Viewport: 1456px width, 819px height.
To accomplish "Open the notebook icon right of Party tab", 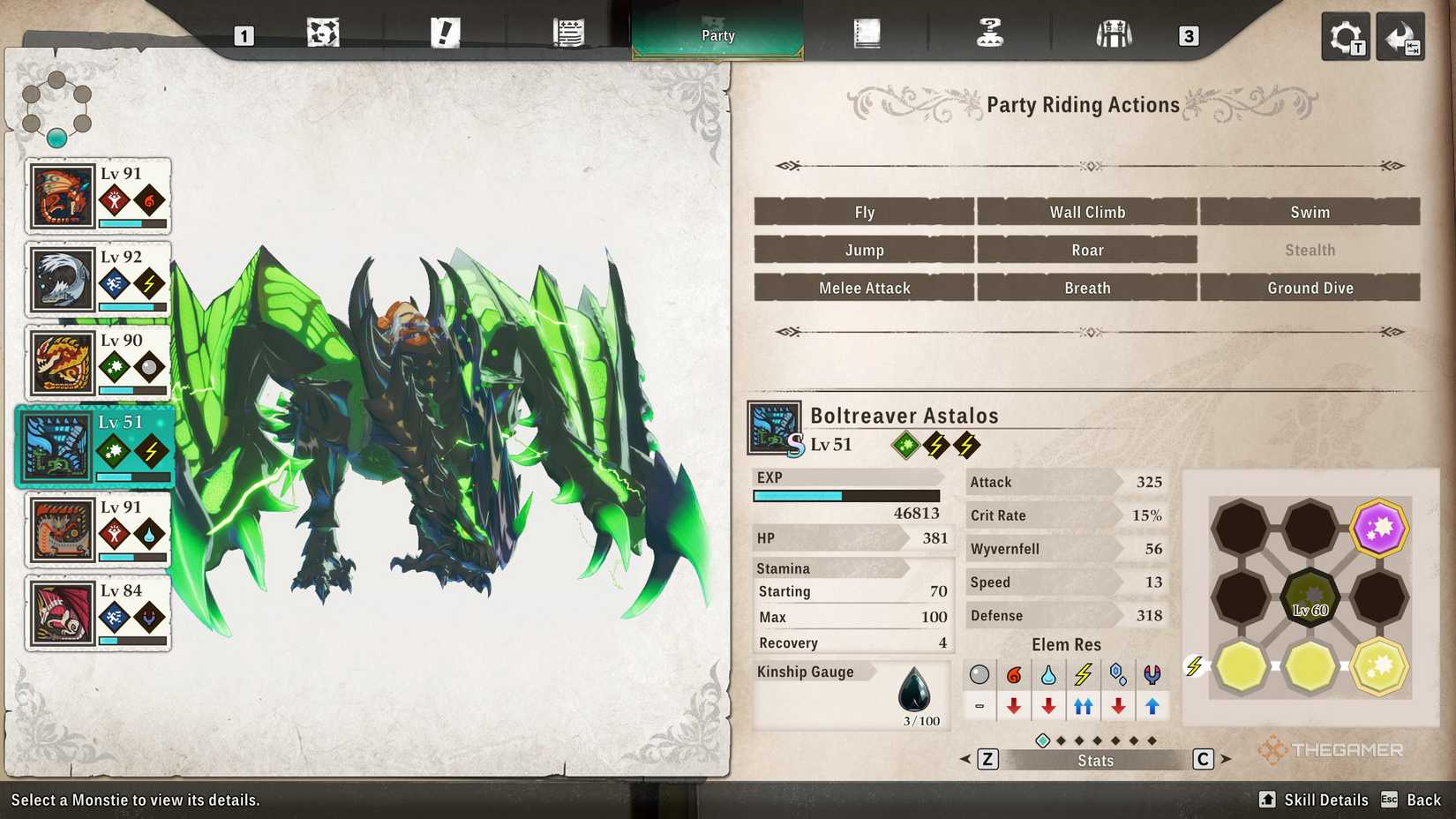I will click(867, 34).
